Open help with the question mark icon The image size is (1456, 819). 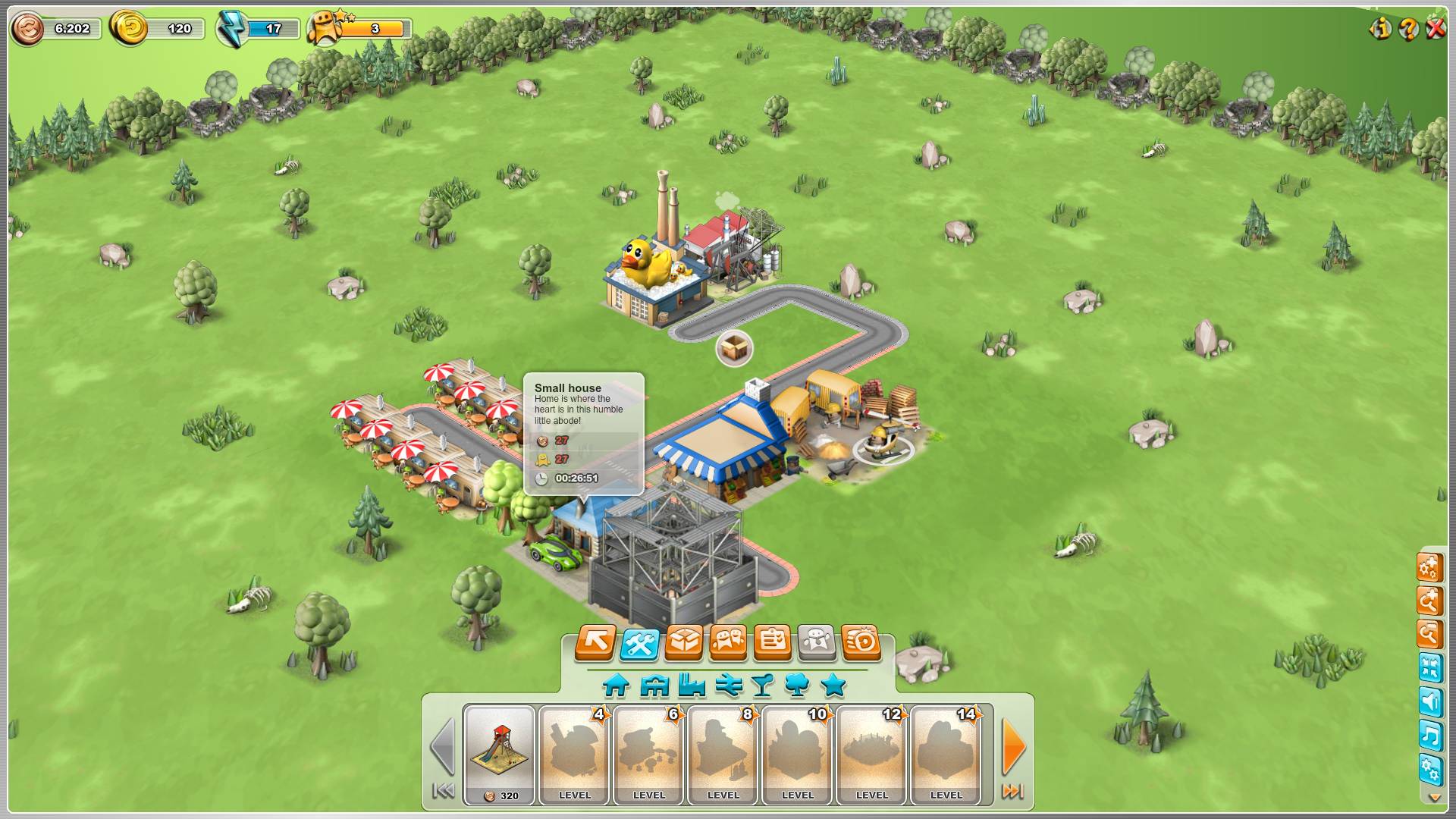click(1408, 30)
